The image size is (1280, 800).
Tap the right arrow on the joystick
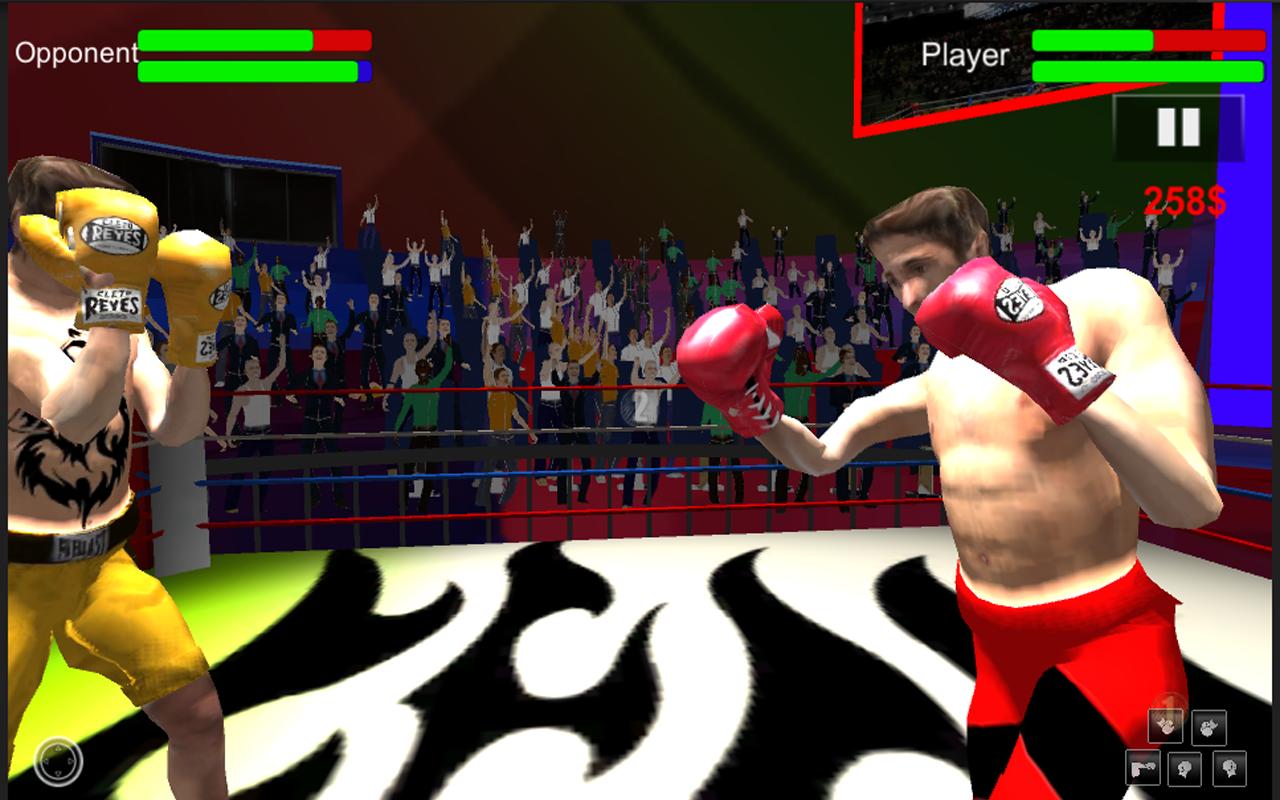70,761
